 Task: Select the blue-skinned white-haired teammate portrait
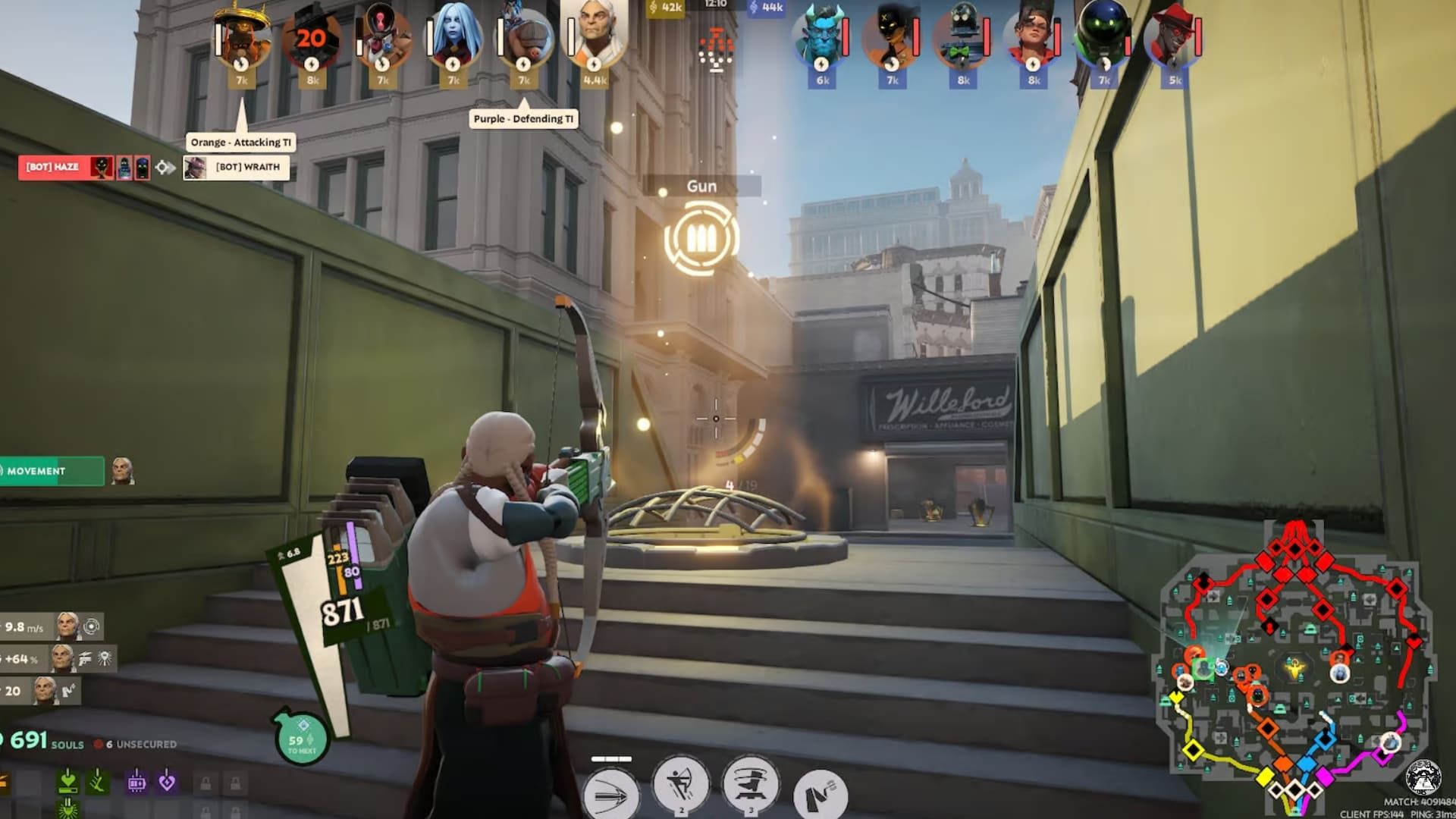click(453, 38)
